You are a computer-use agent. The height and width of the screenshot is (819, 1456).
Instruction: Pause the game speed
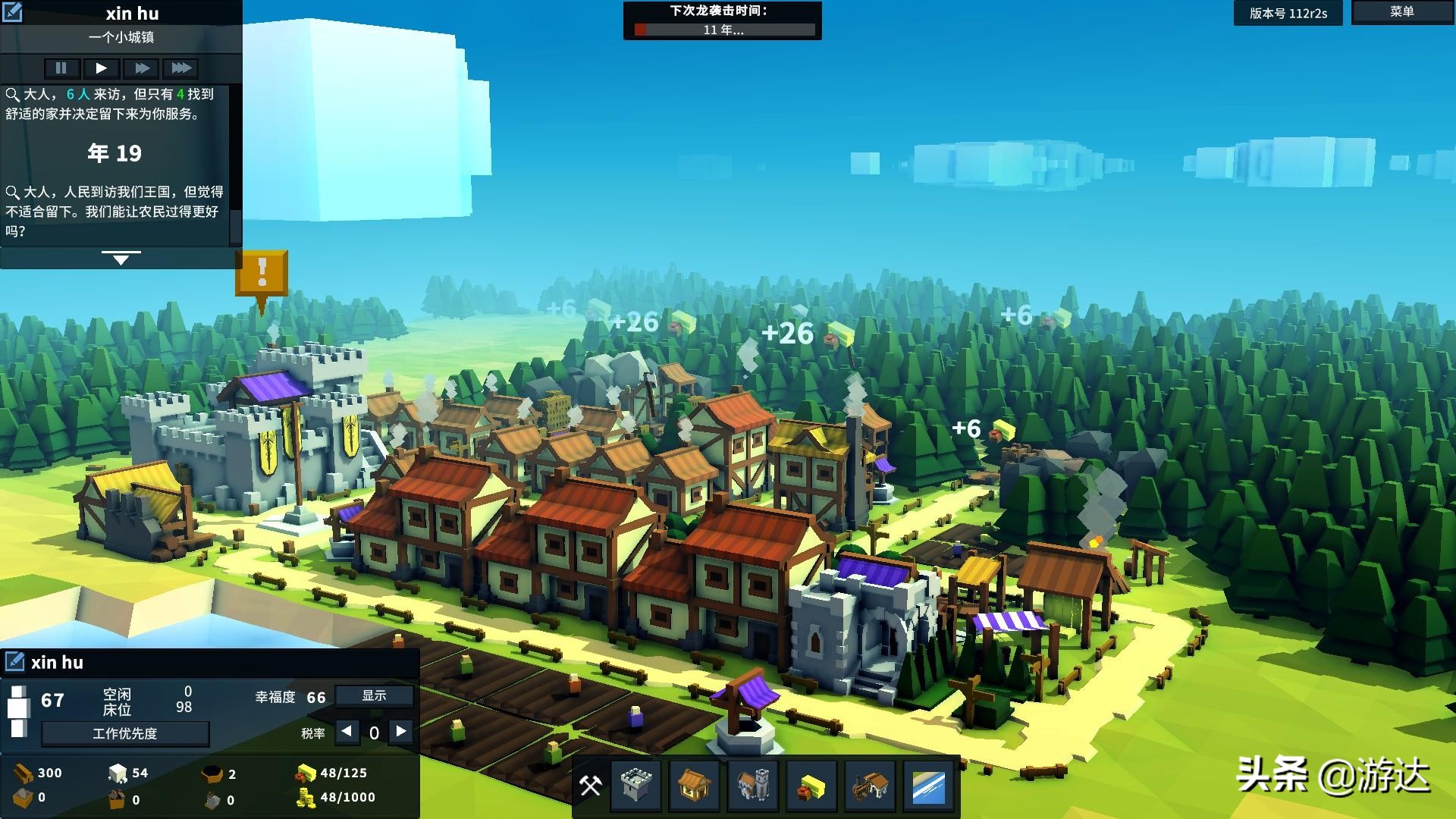point(61,68)
